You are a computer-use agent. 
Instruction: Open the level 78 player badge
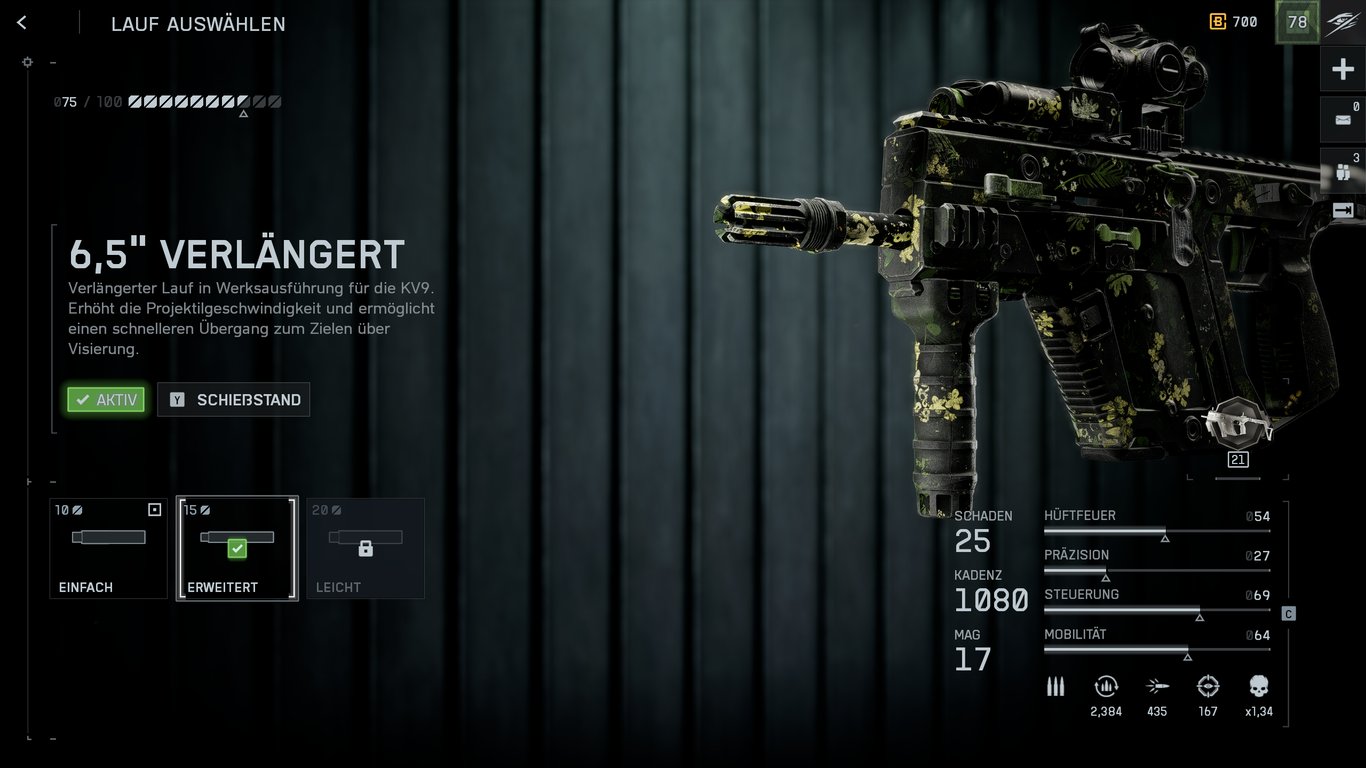pyautogui.click(x=1297, y=22)
